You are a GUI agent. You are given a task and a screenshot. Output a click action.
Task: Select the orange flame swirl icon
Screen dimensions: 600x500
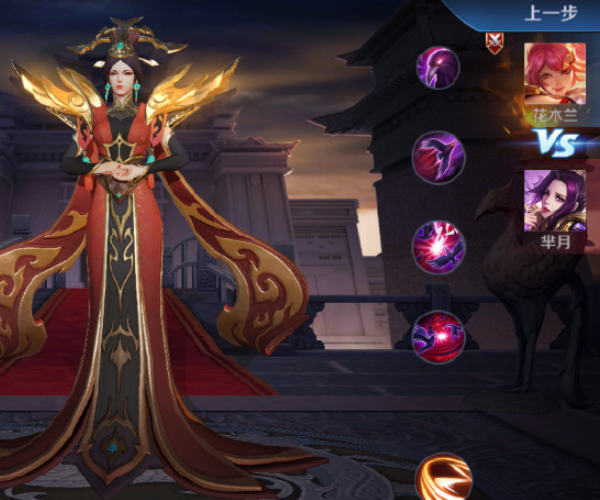click(443, 478)
